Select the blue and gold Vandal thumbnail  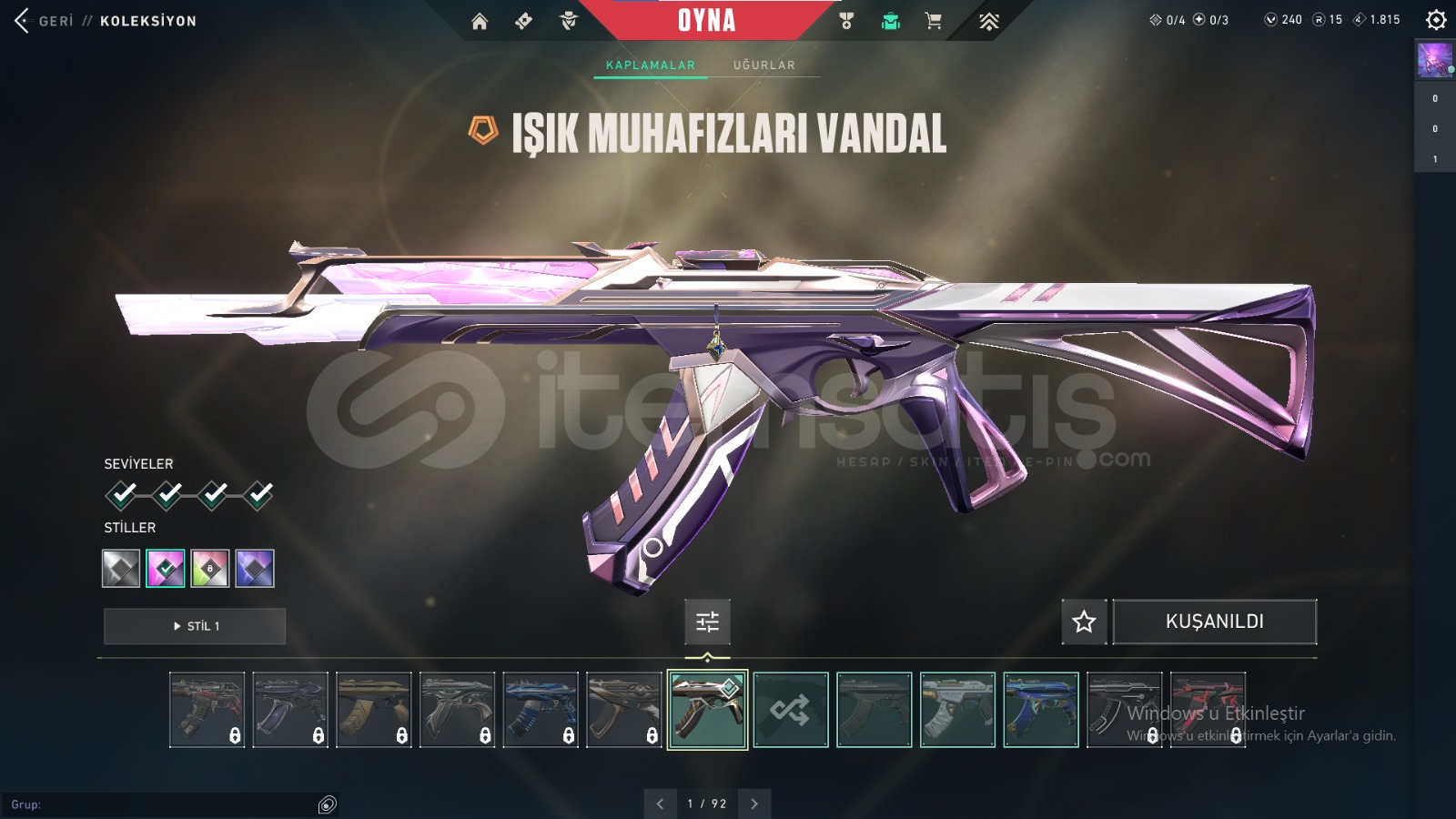(x=1041, y=710)
